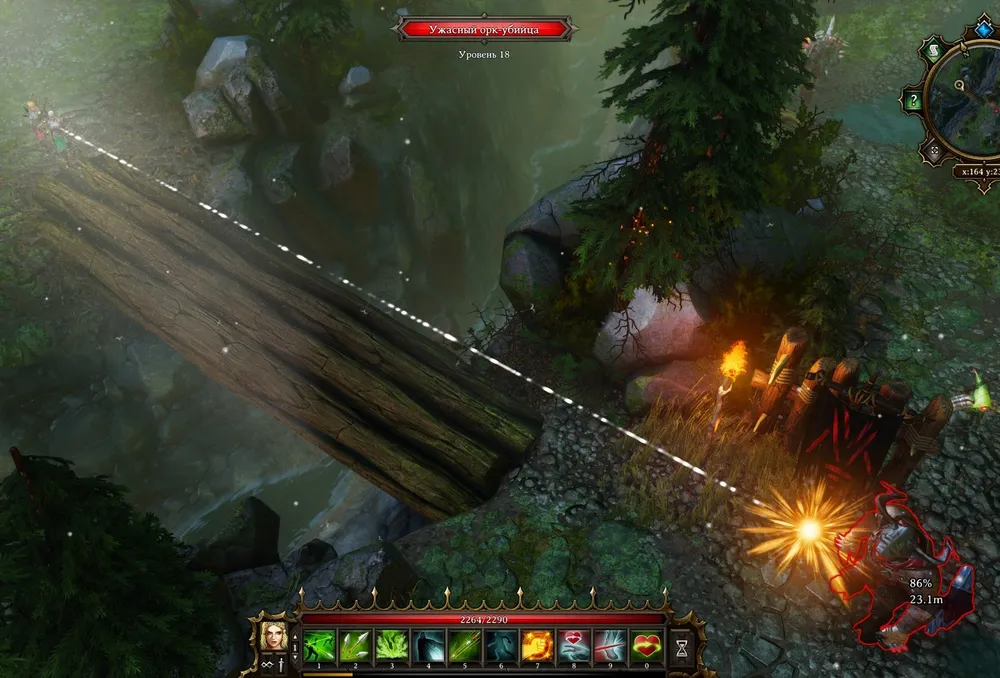Click the square target icon below the minimap

932,153
